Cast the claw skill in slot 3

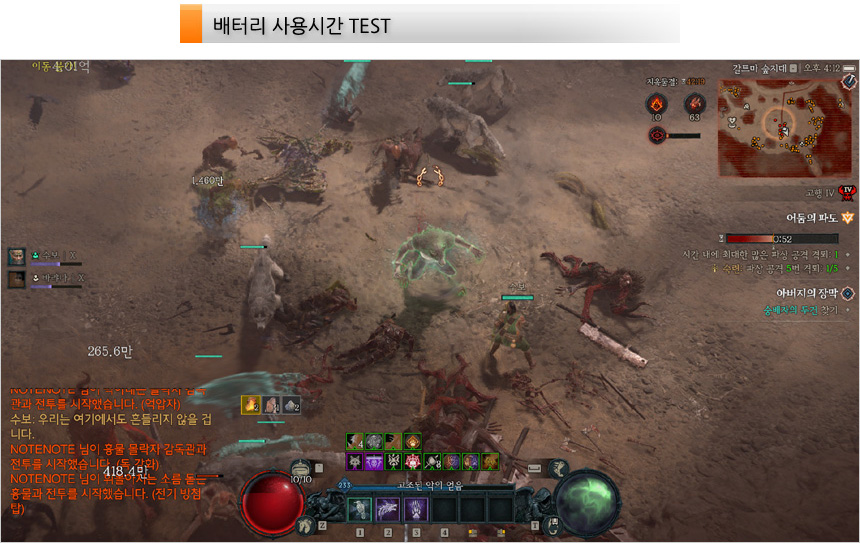click(x=416, y=509)
